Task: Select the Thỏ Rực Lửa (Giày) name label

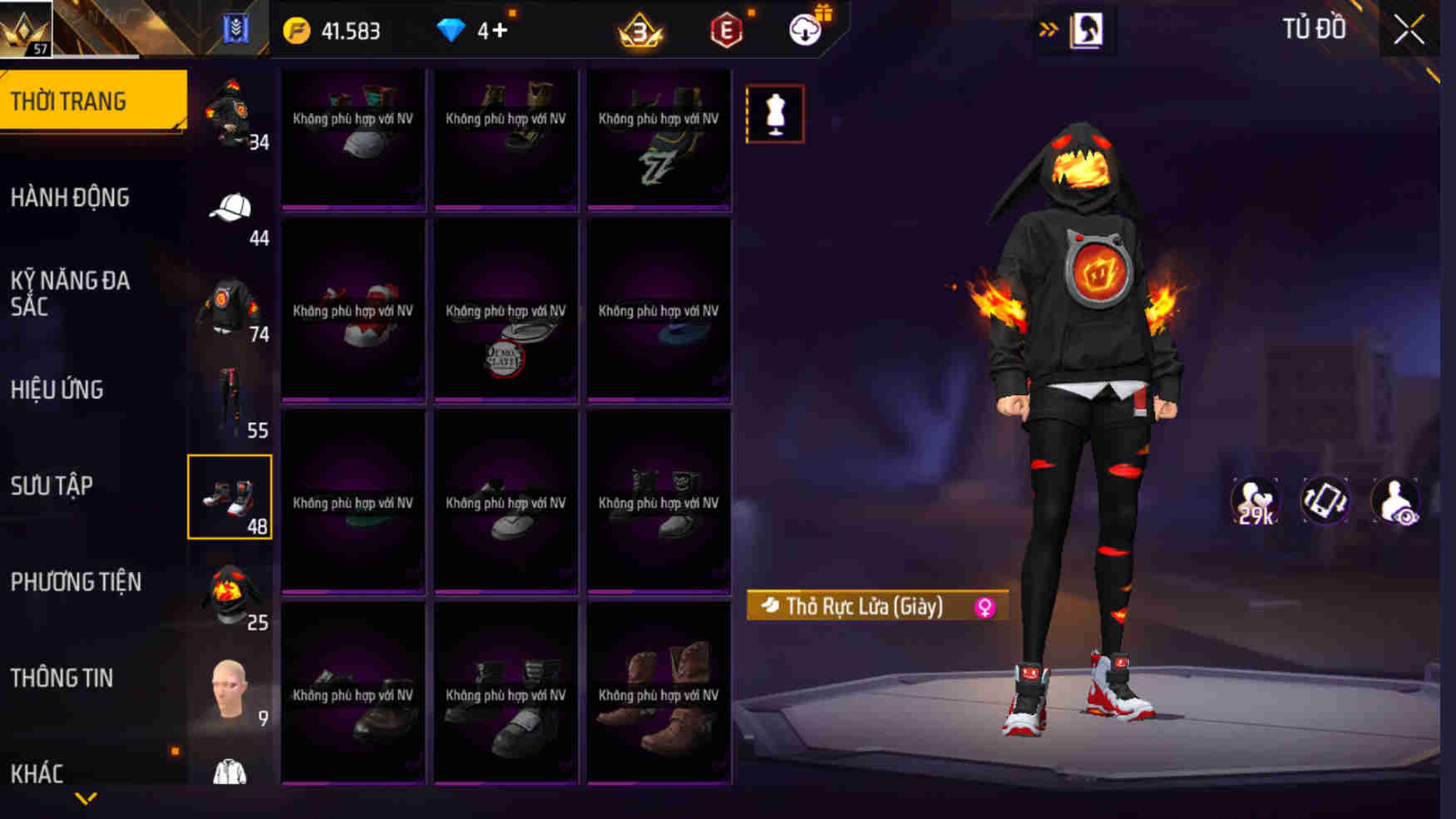Action: tap(865, 606)
